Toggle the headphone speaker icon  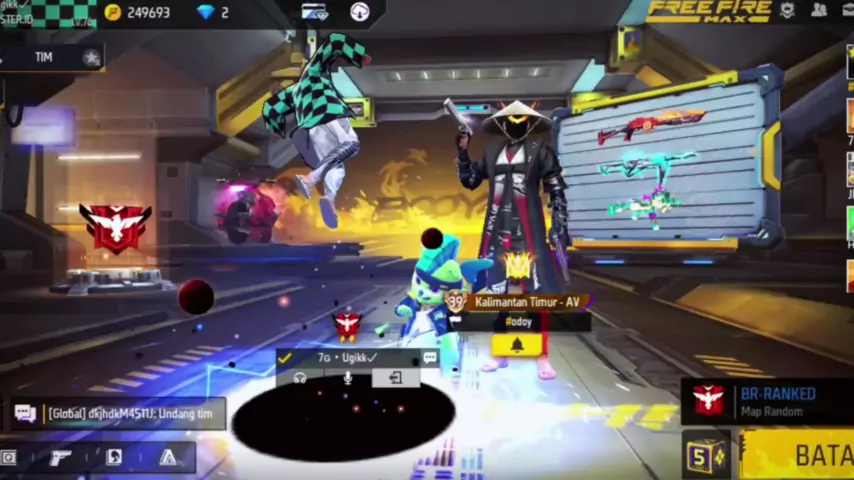tap(300, 378)
